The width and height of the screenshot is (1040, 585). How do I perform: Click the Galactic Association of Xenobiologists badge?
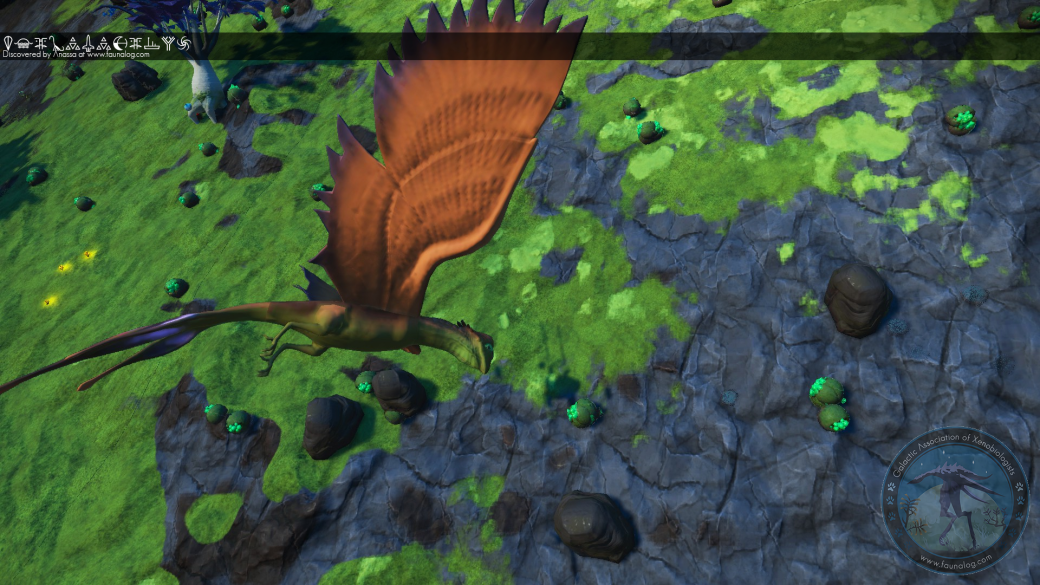[x=955, y=501]
